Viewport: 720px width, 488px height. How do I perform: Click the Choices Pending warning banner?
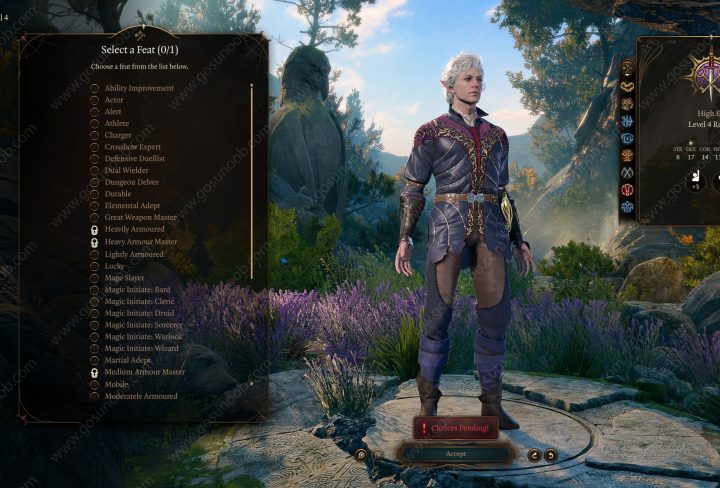[x=456, y=428]
